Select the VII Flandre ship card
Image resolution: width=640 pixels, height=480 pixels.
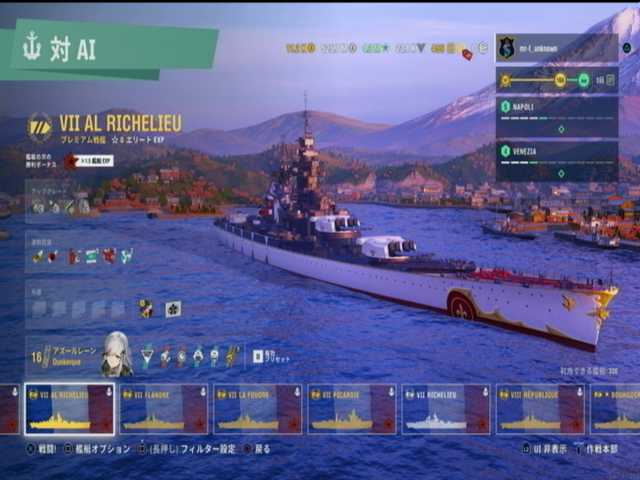coord(163,409)
